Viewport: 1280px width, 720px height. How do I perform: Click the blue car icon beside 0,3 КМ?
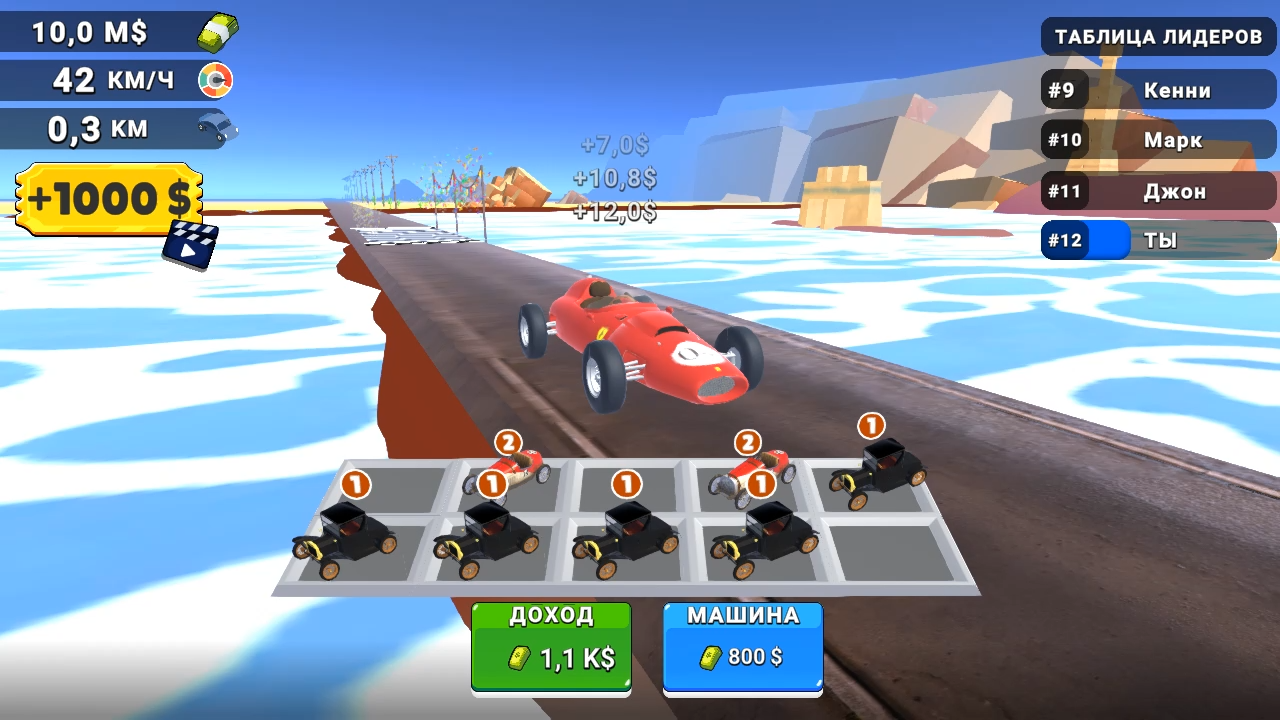[216, 126]
